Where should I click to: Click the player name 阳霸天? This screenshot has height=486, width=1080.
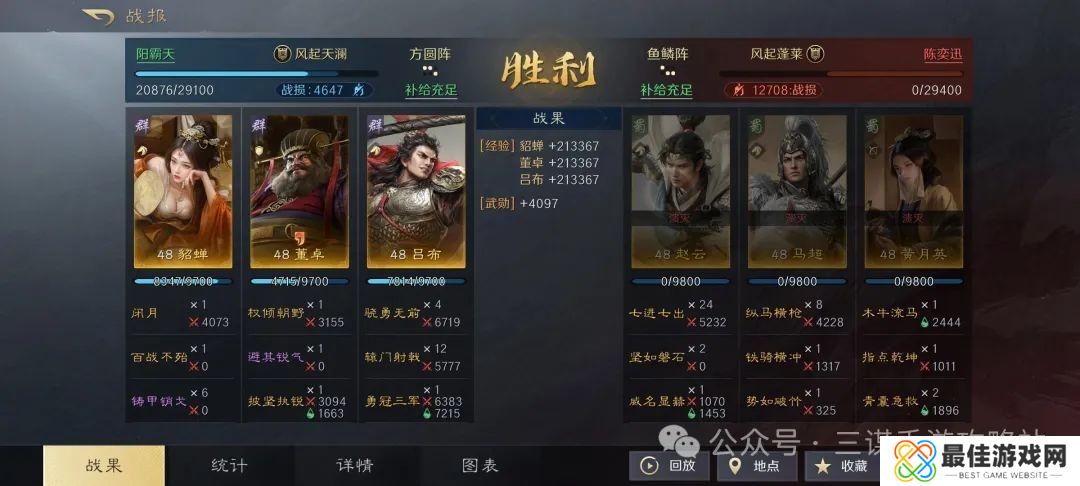[x=156, y=54]
